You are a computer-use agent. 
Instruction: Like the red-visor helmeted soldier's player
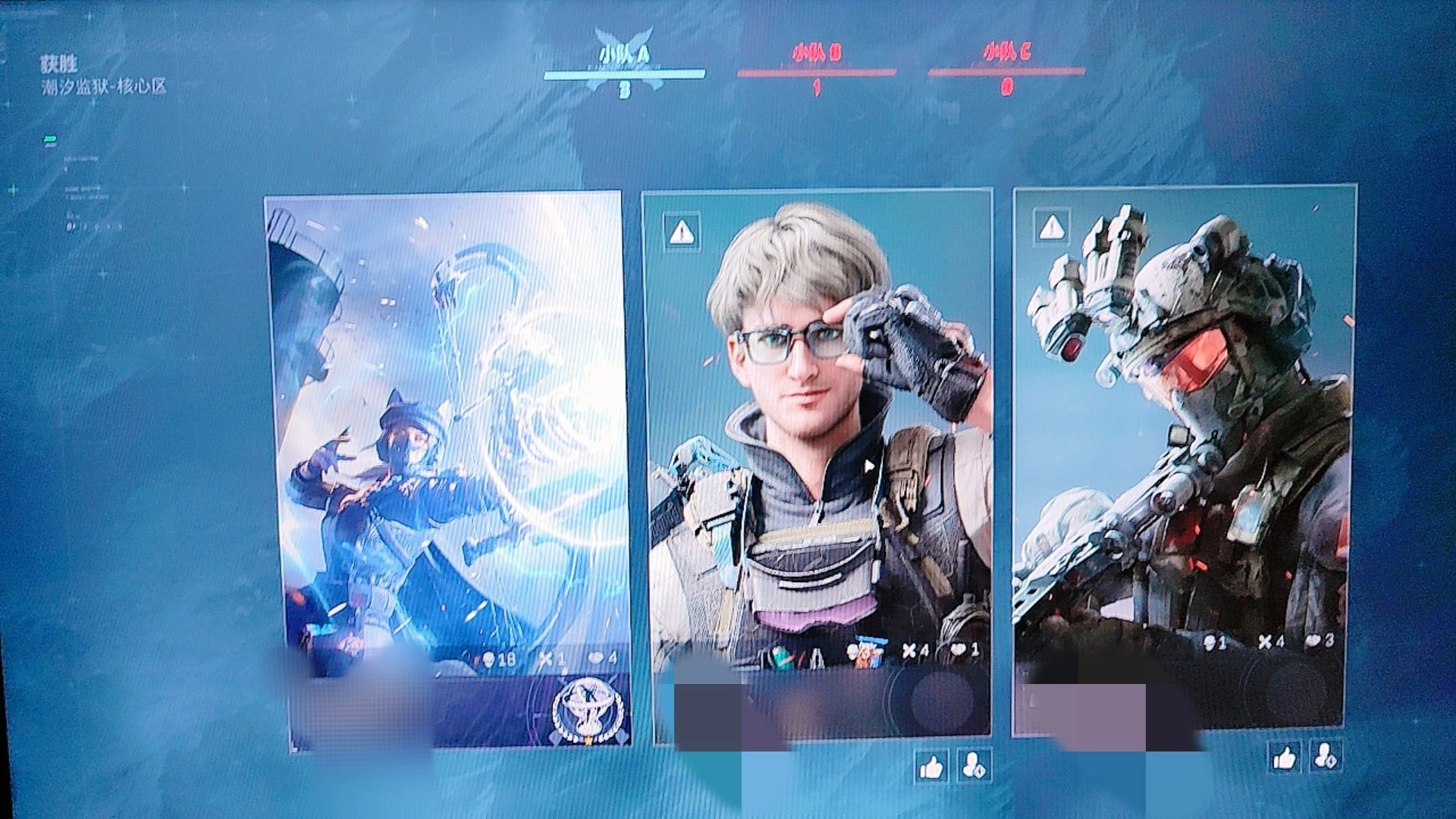click(x=1285, y=757)
